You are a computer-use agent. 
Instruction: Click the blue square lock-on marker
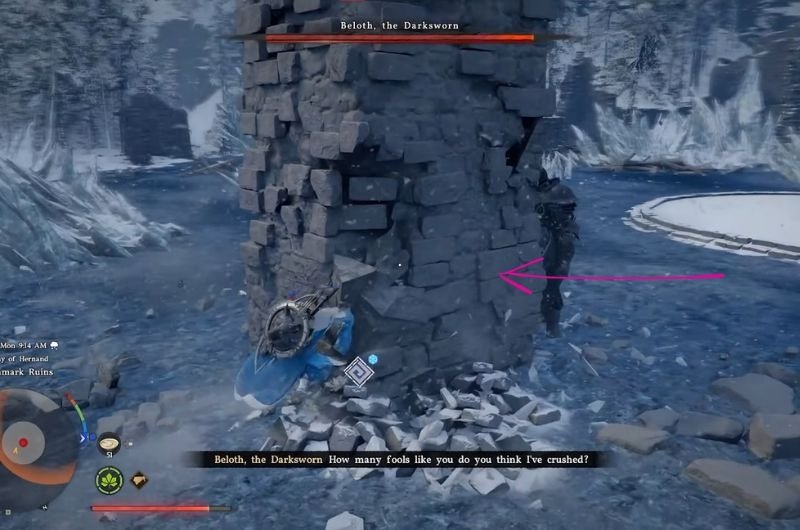[x=357, y=373]
